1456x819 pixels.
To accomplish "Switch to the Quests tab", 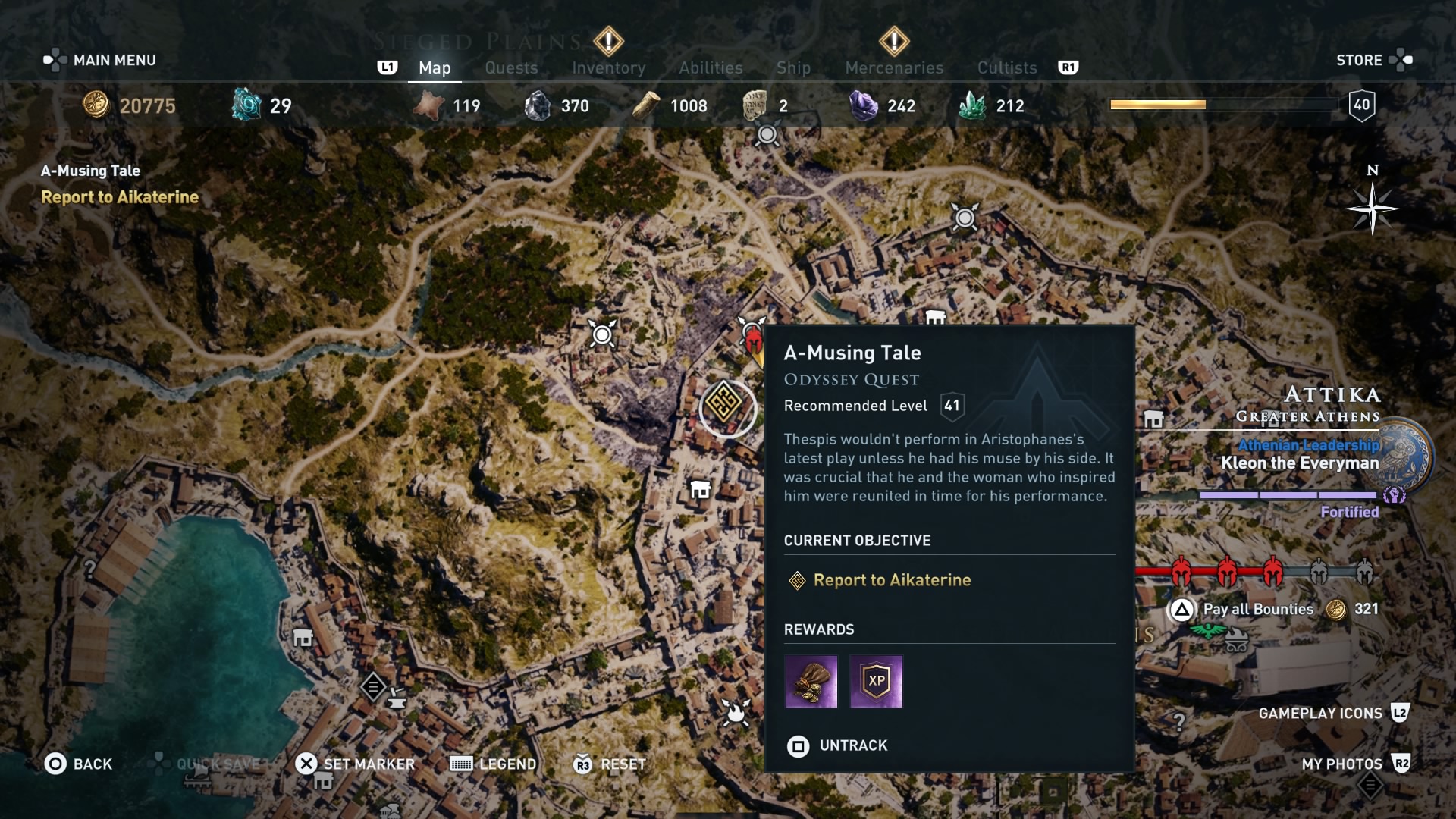I will (x=511, y=67).
